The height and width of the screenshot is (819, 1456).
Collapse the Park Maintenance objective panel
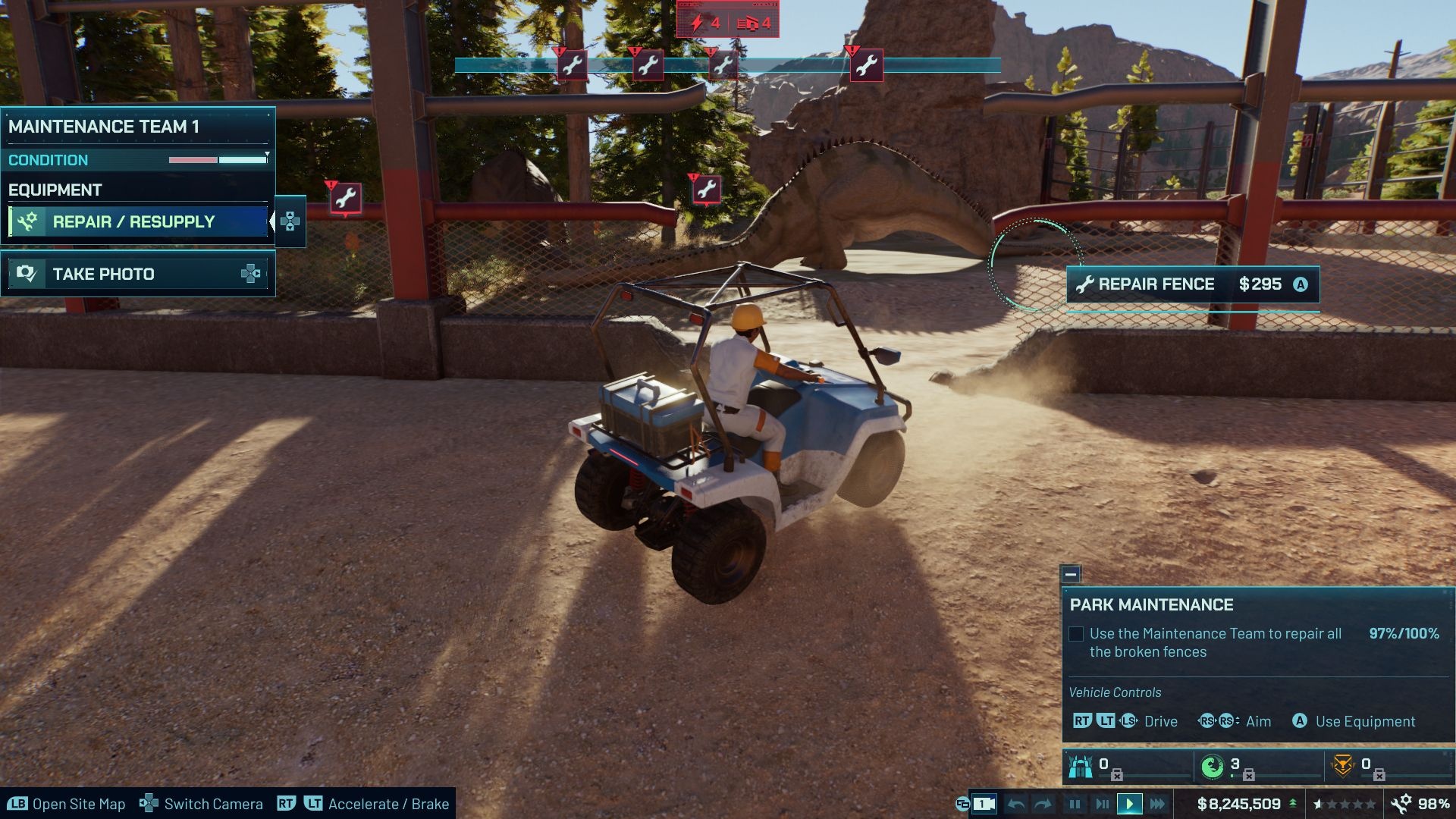pyautogui.click(x=1071, y=575)
